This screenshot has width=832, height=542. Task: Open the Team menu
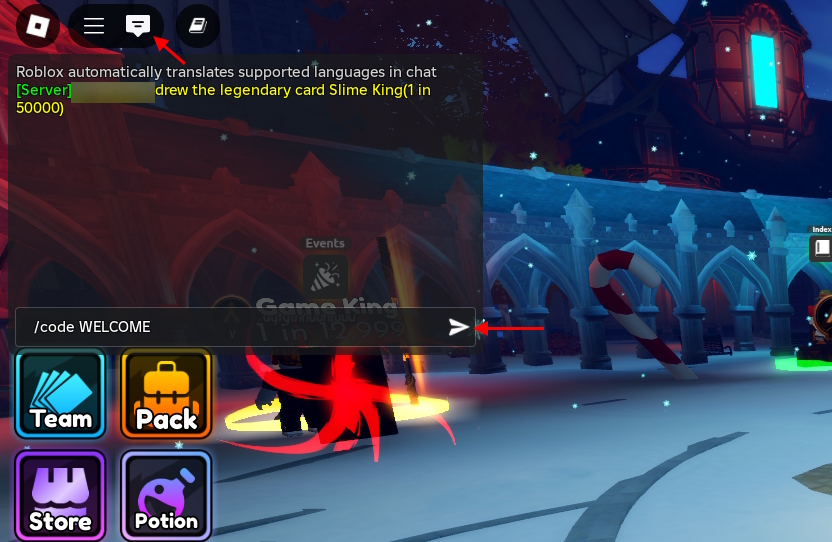coord(61,394)
